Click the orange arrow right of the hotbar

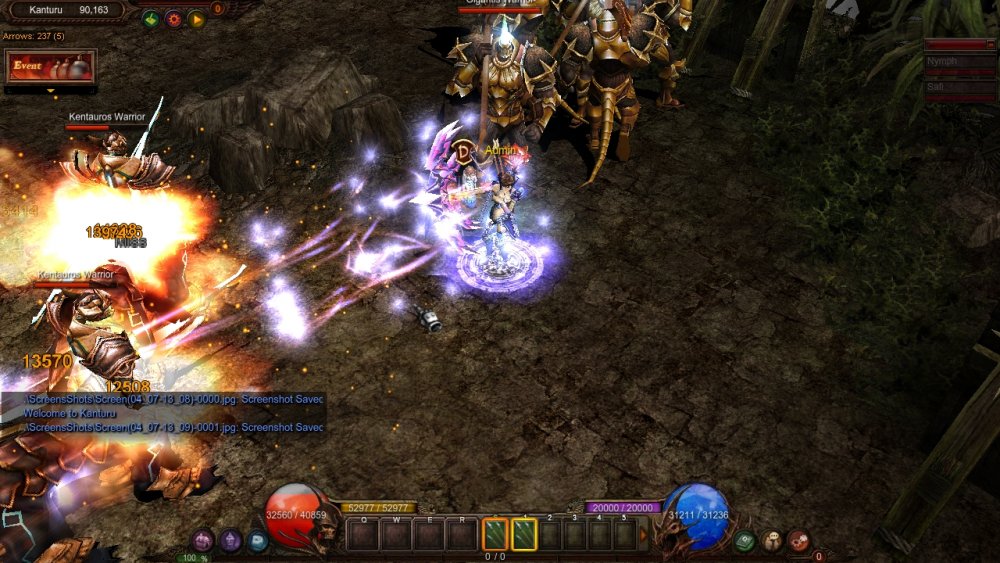click(643, 535)
